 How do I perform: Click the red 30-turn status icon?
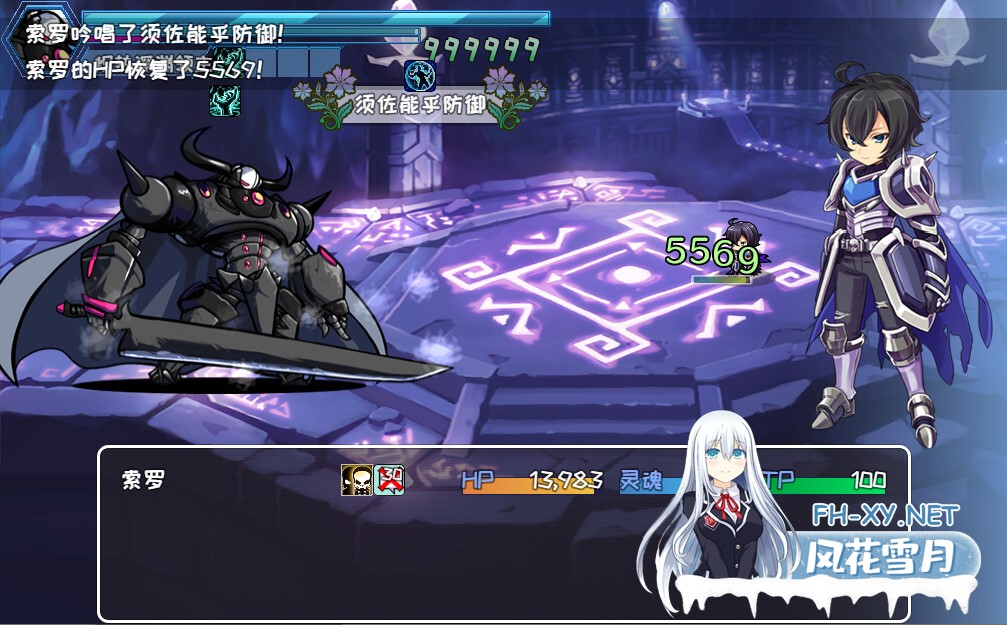(389, 480)
